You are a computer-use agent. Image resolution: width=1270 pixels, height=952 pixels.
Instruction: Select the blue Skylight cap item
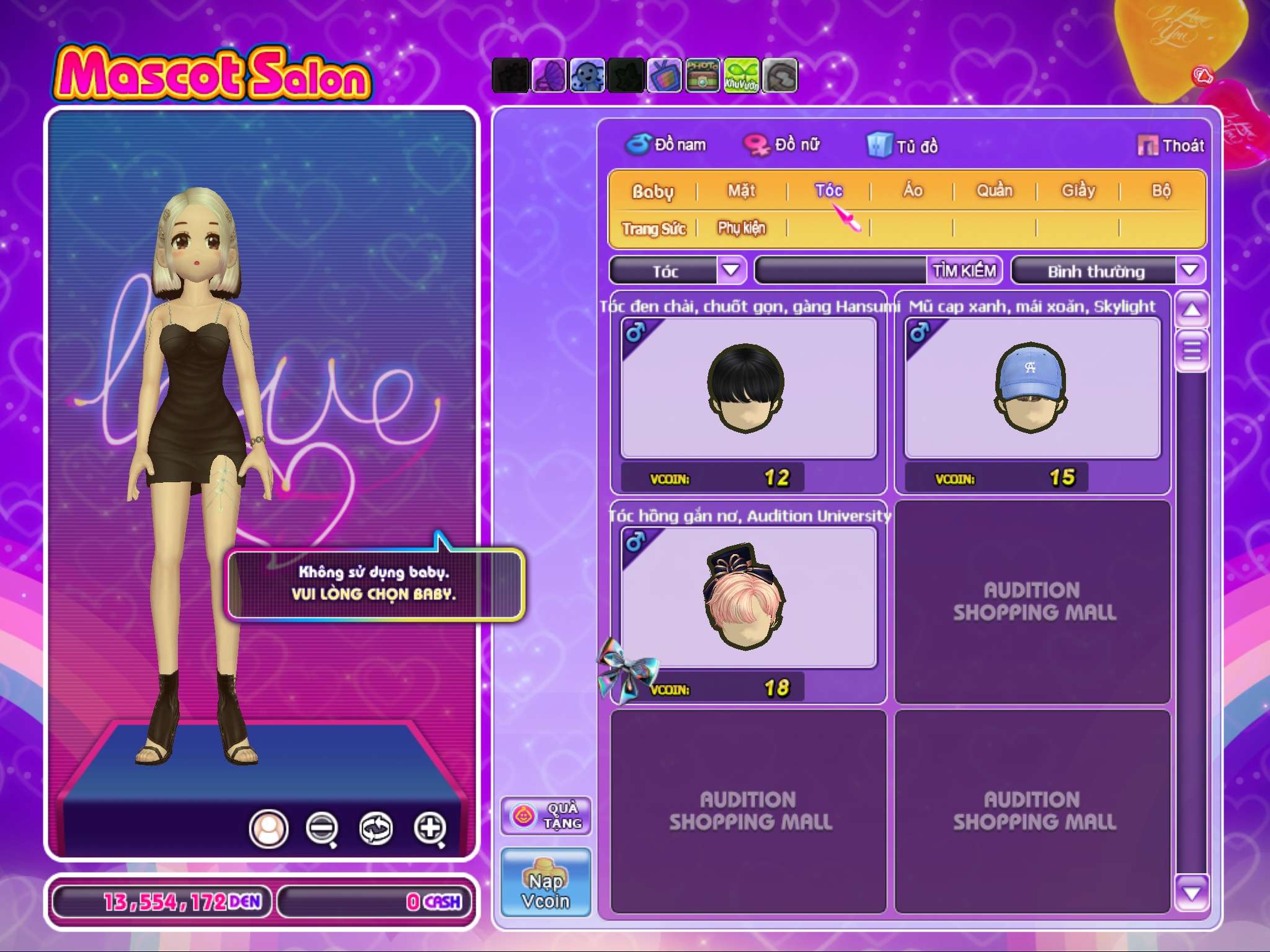pos(1032,389)
